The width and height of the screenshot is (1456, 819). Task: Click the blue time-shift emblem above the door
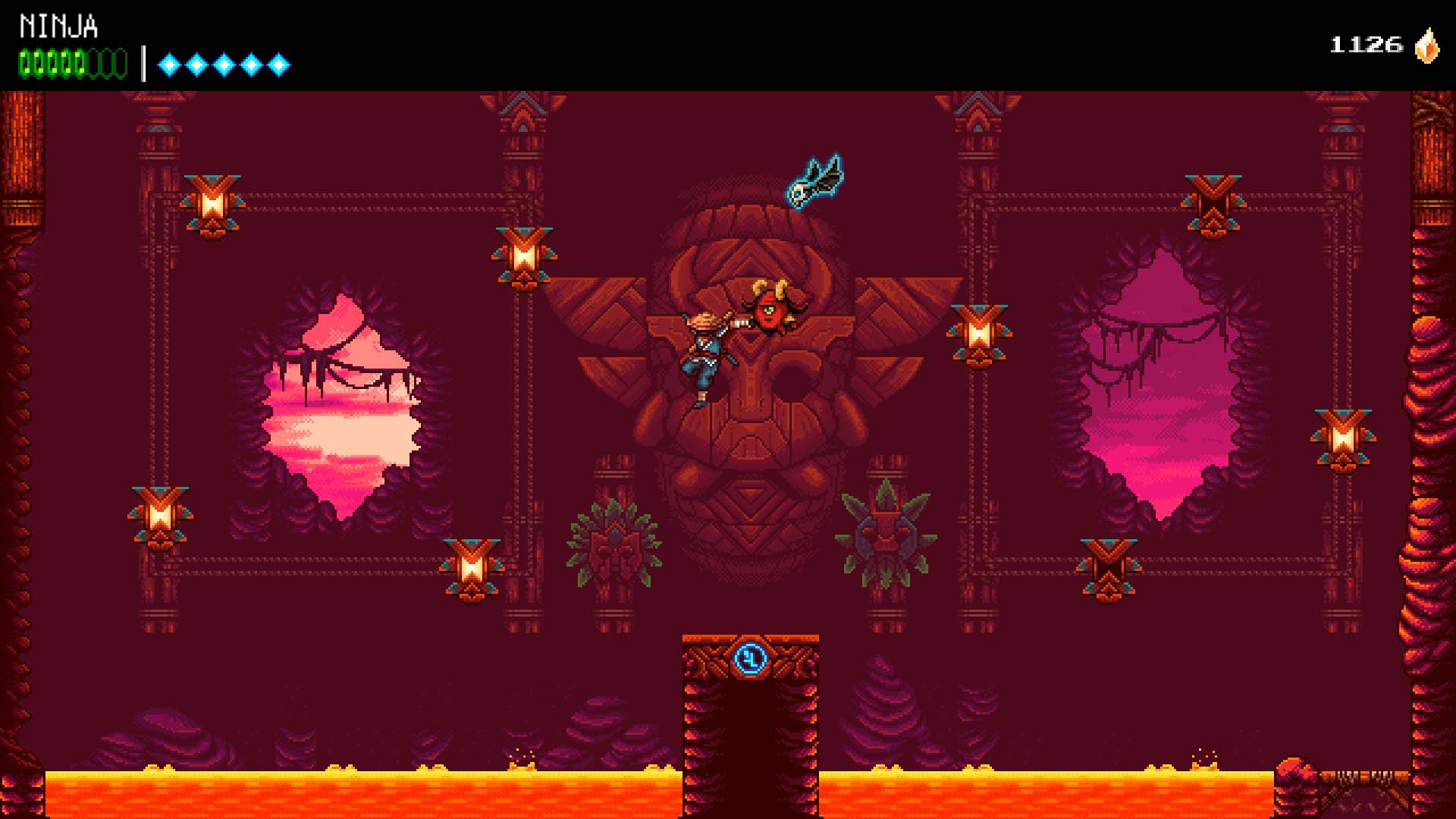pyautogui.click(x=750, y=661)
